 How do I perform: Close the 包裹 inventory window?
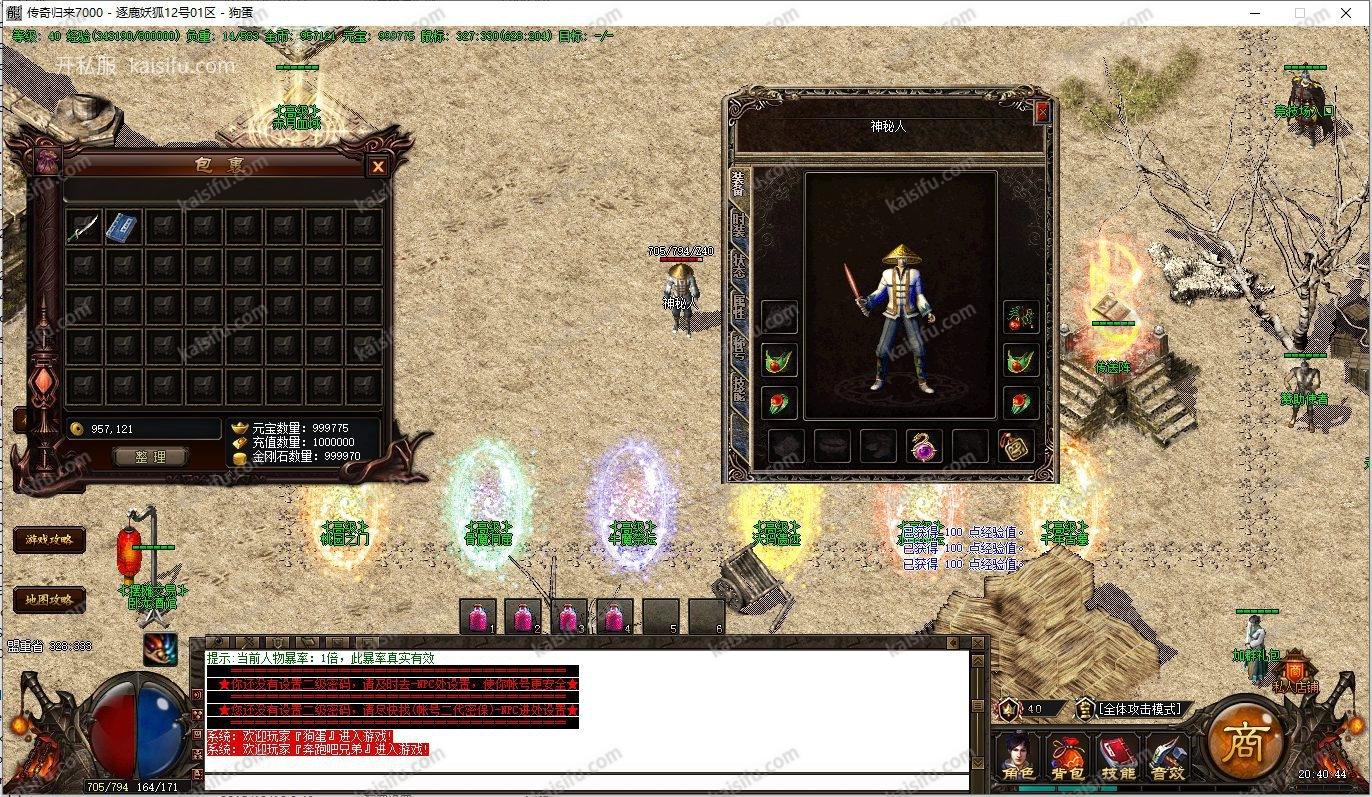pyautogui.click(x=378, y=167)
